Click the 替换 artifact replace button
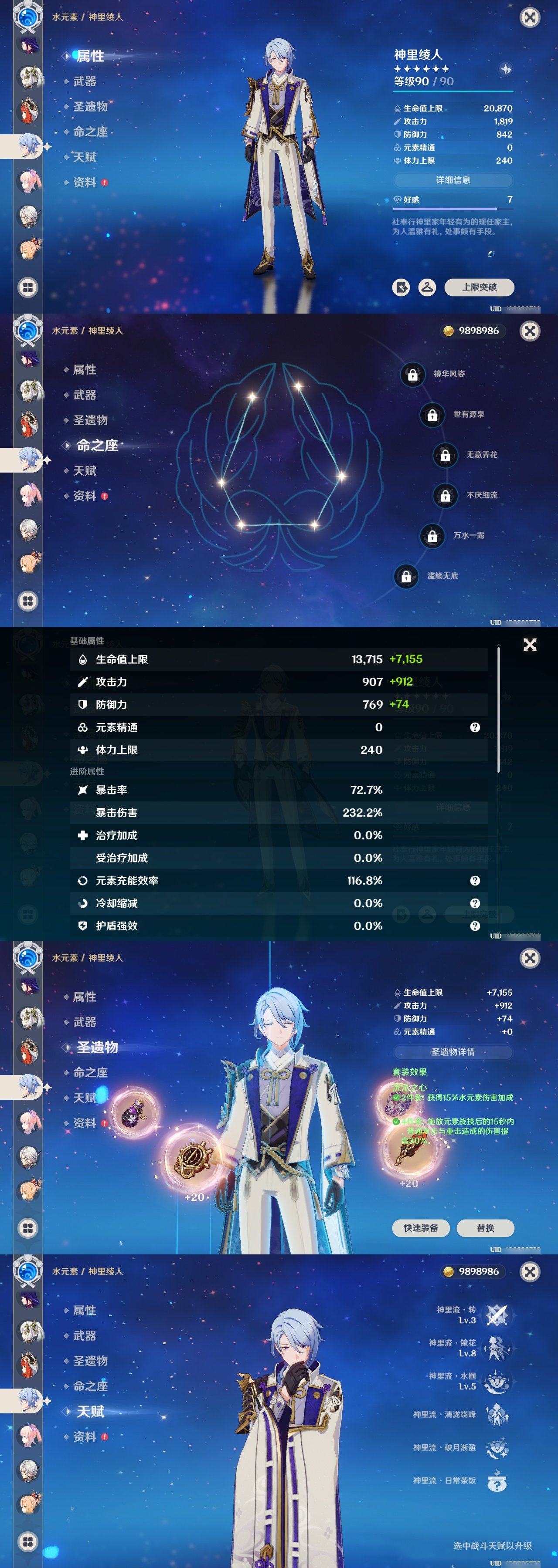This screenshot has height=1568, width=558. tap(486, 1228)
